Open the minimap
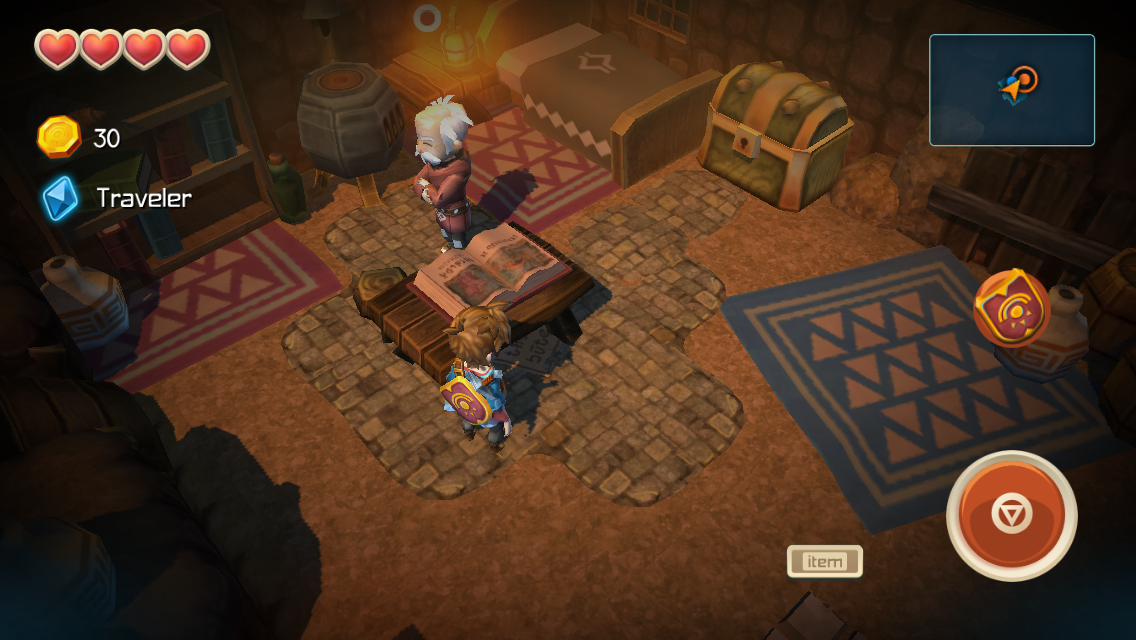1136x640 pixels. [x=1011, y=90]
